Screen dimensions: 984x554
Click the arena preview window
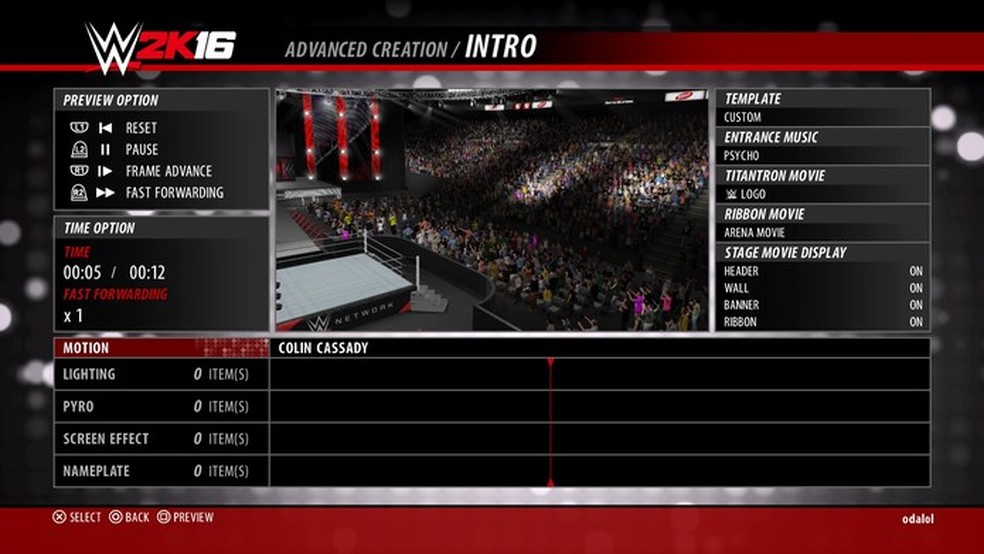492,210
